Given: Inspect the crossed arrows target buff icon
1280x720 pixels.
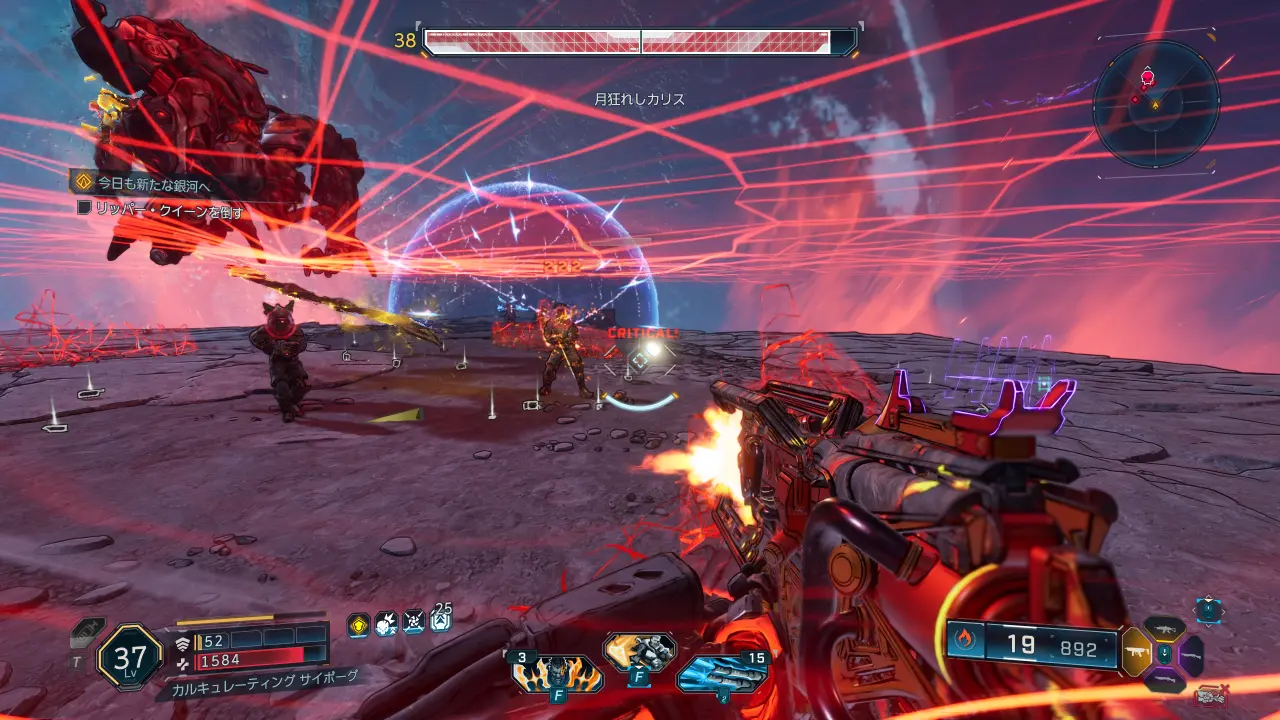Looking at the screenshot, I should click(x=413, y=625).
